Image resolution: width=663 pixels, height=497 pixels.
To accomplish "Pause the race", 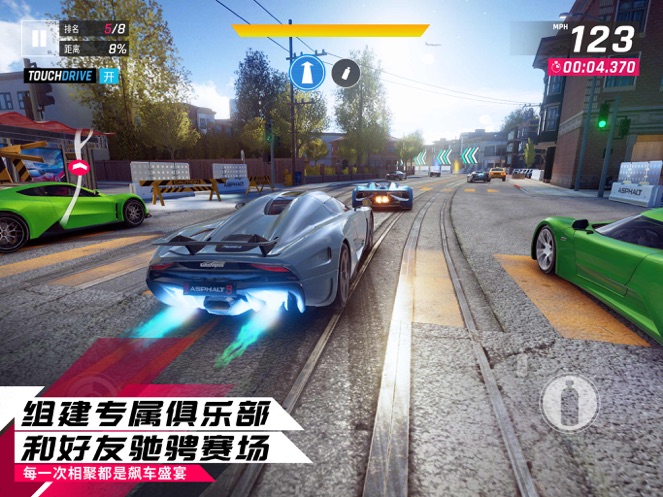I will click(x=38, y=38).
